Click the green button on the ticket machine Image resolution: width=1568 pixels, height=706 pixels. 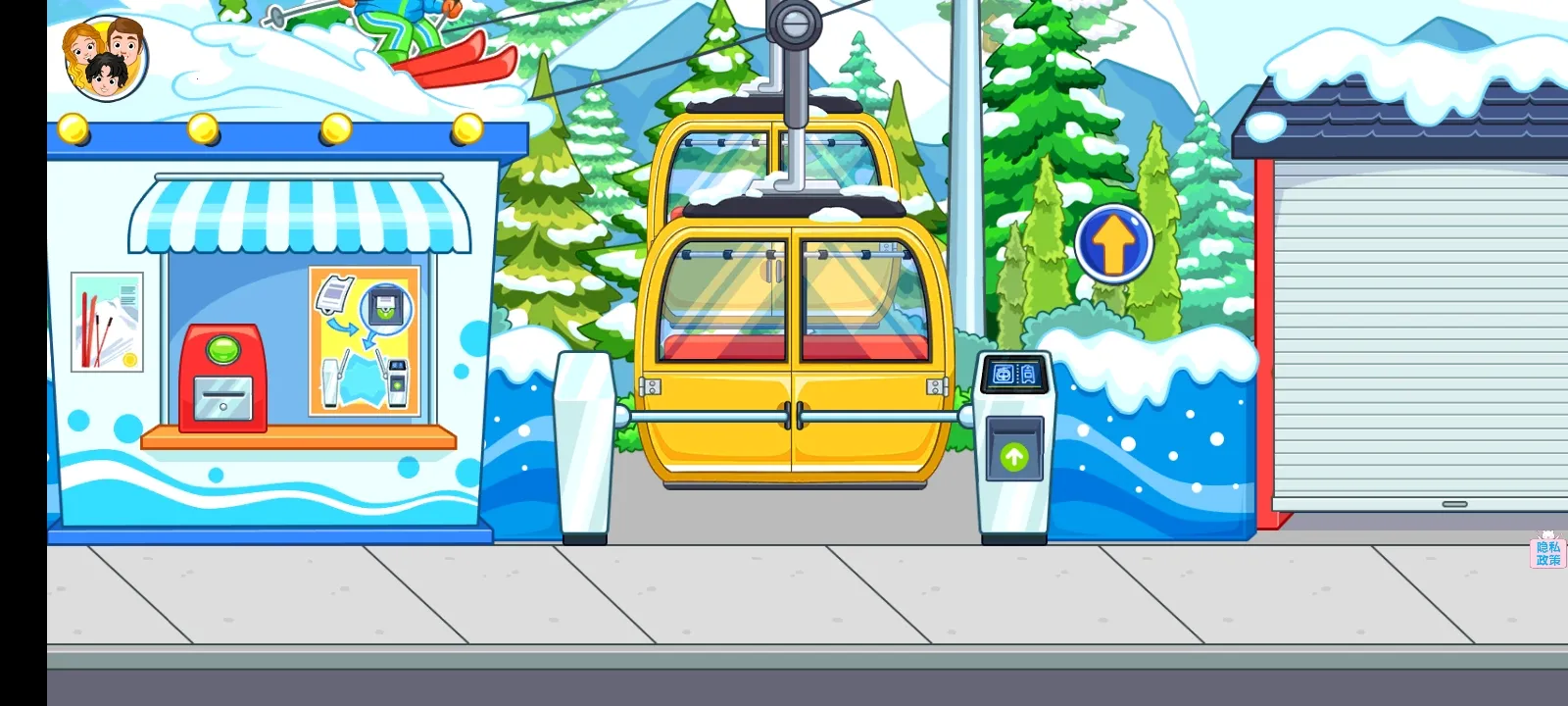[220, 347]
